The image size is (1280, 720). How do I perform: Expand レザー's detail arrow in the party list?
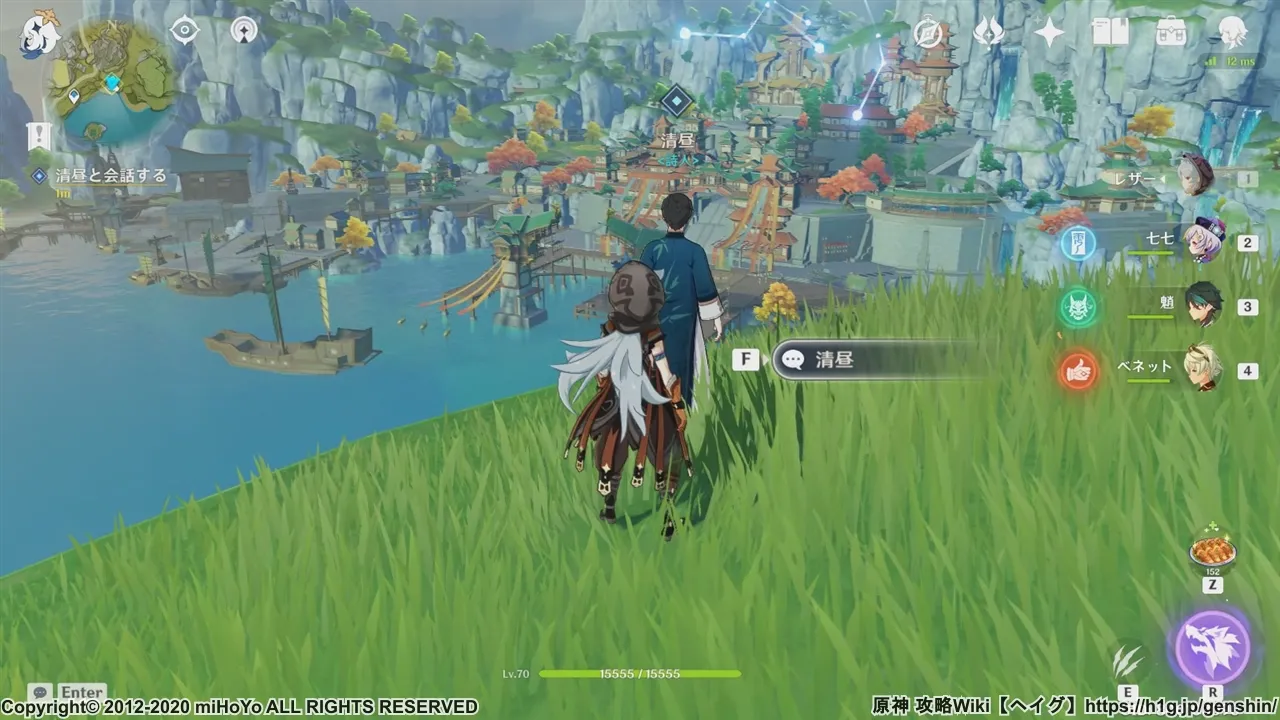pos(1164,179)
